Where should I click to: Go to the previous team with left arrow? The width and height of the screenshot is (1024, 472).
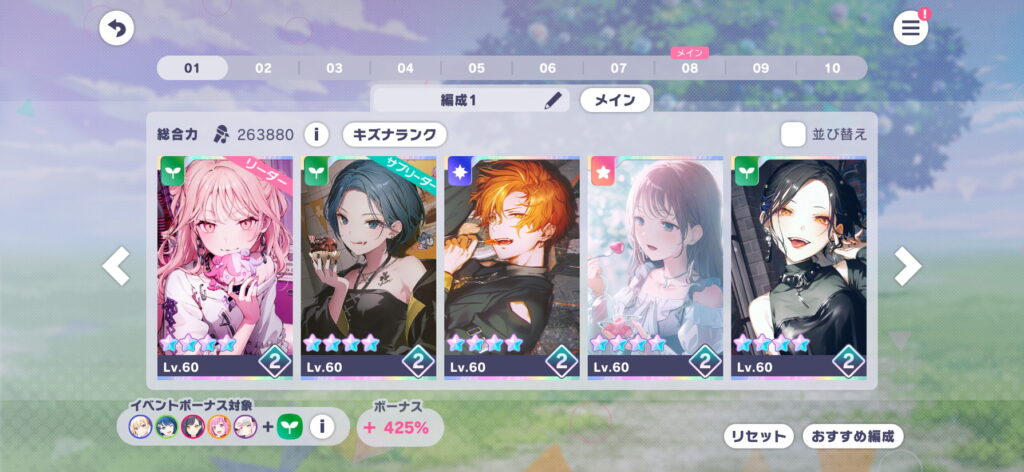point(116,266)
